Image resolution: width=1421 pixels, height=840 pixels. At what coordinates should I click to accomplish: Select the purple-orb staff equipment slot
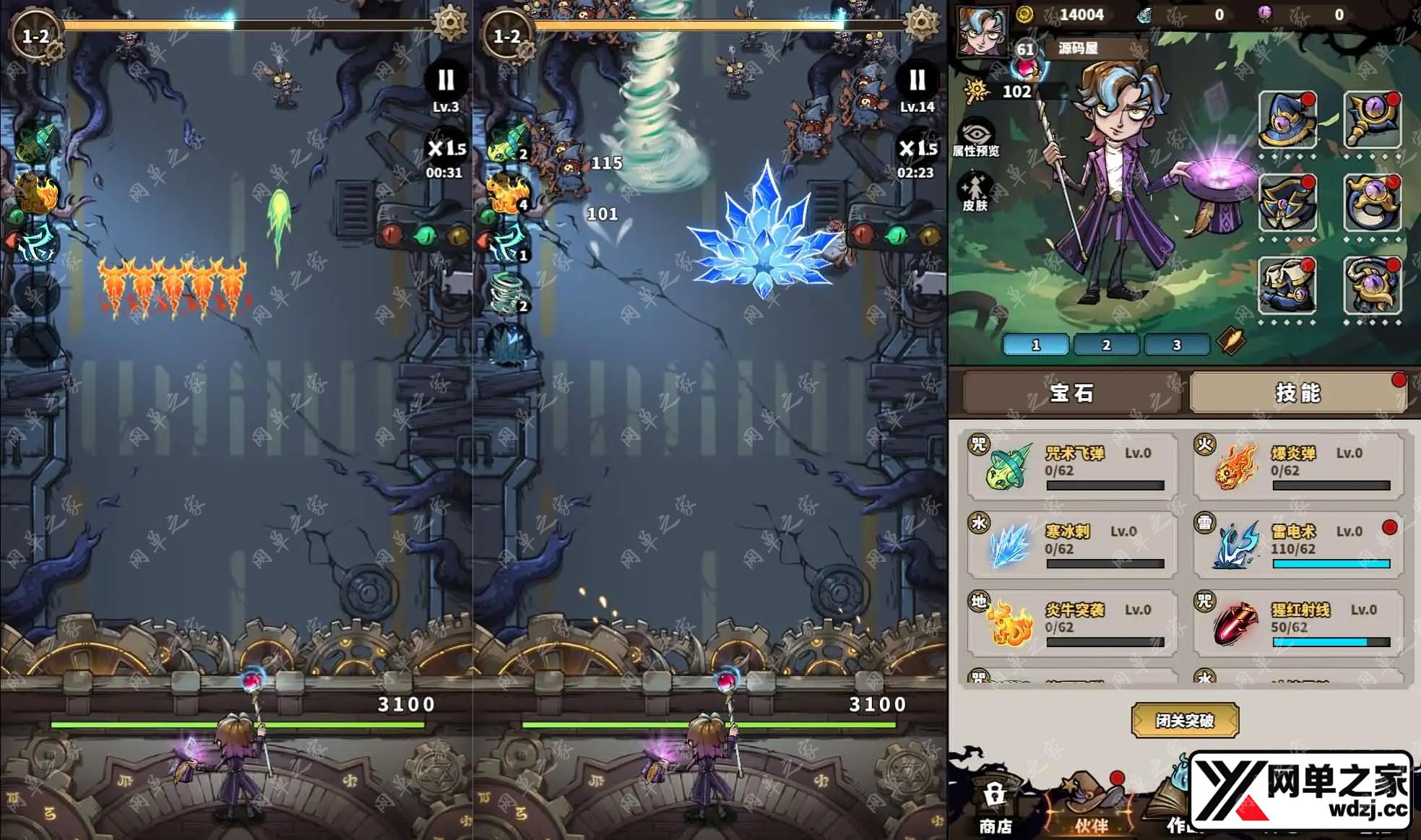point(1372,120)
